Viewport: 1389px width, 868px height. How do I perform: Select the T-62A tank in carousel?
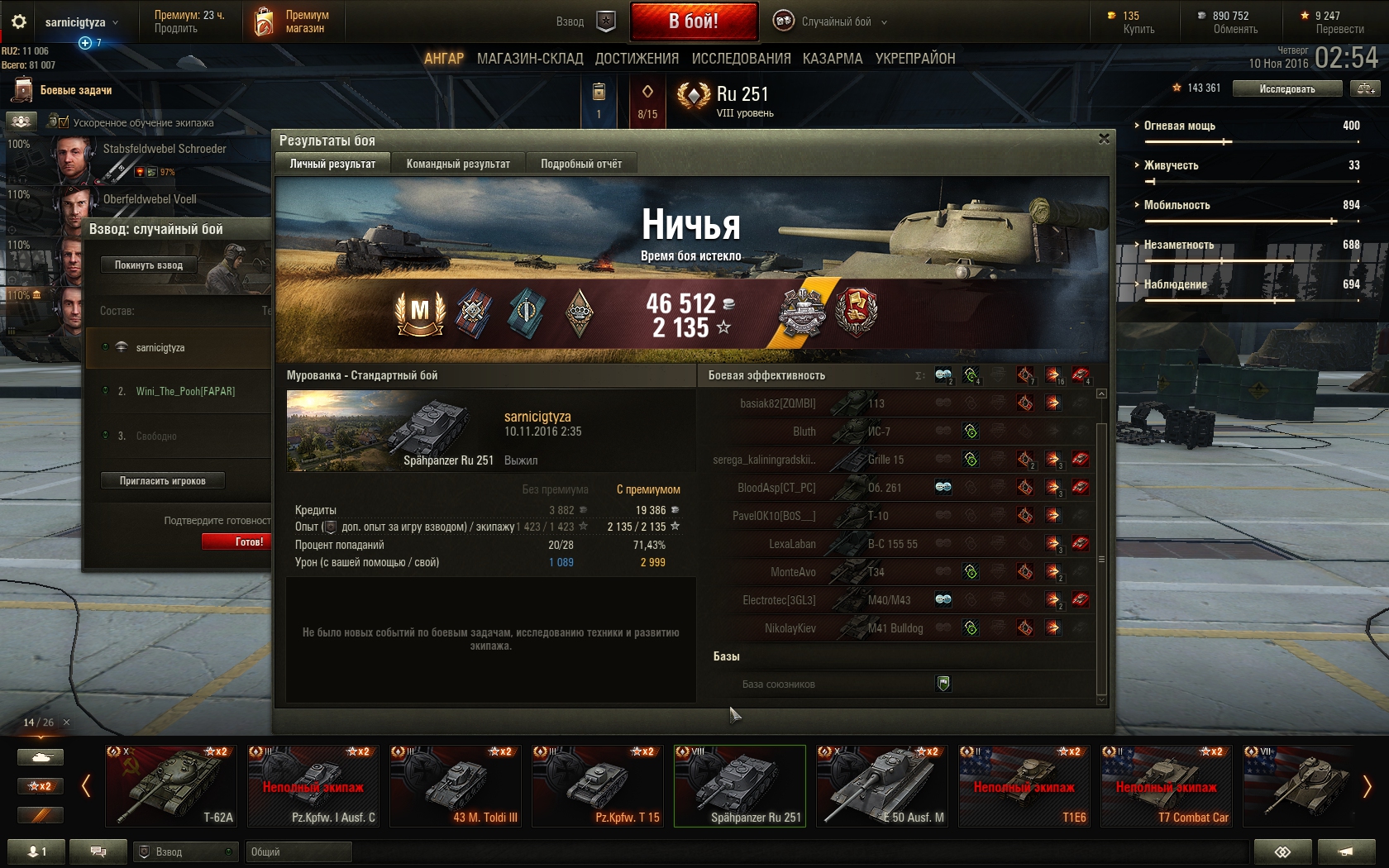click(171, 785)
